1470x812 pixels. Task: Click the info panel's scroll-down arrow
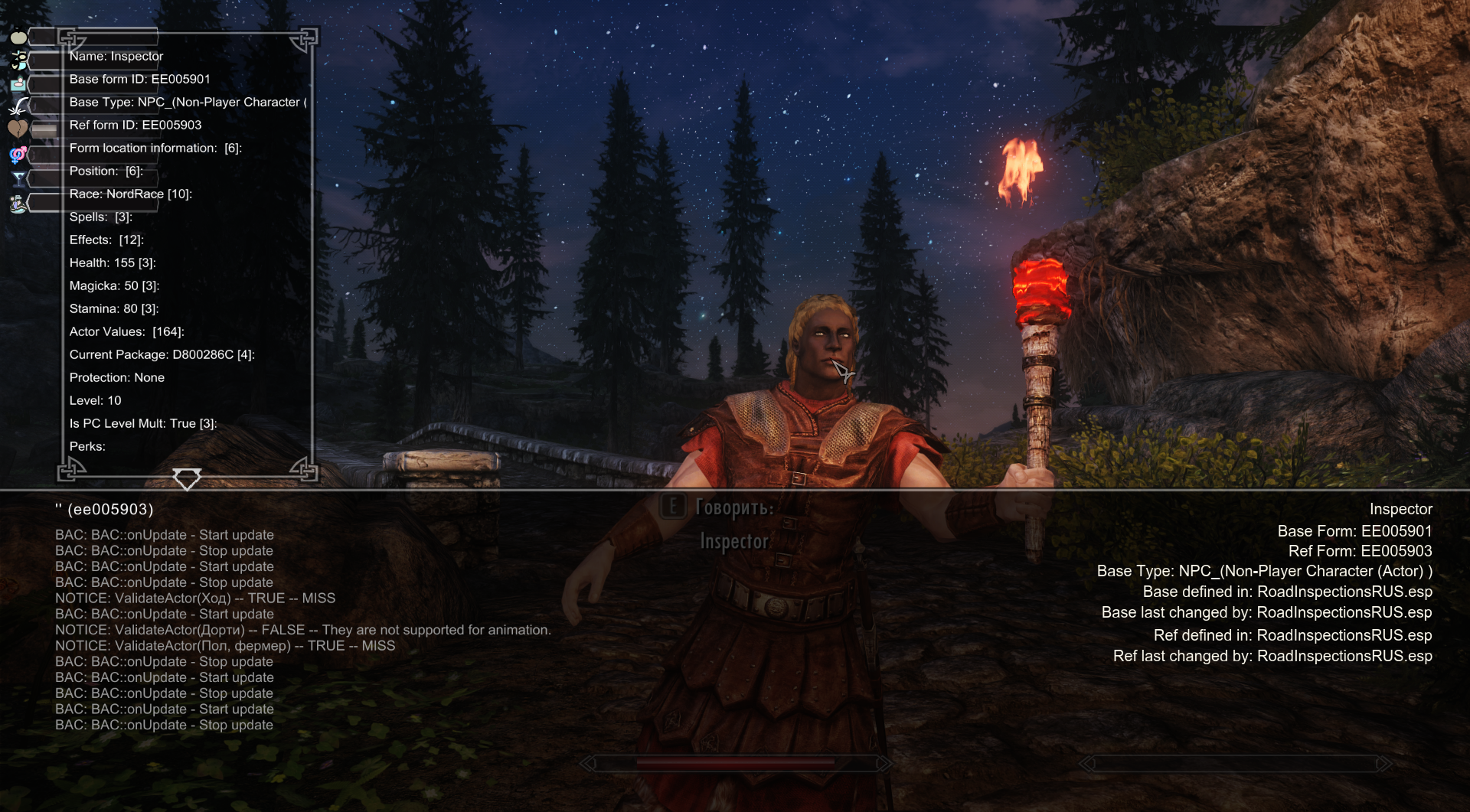[187, 480]
